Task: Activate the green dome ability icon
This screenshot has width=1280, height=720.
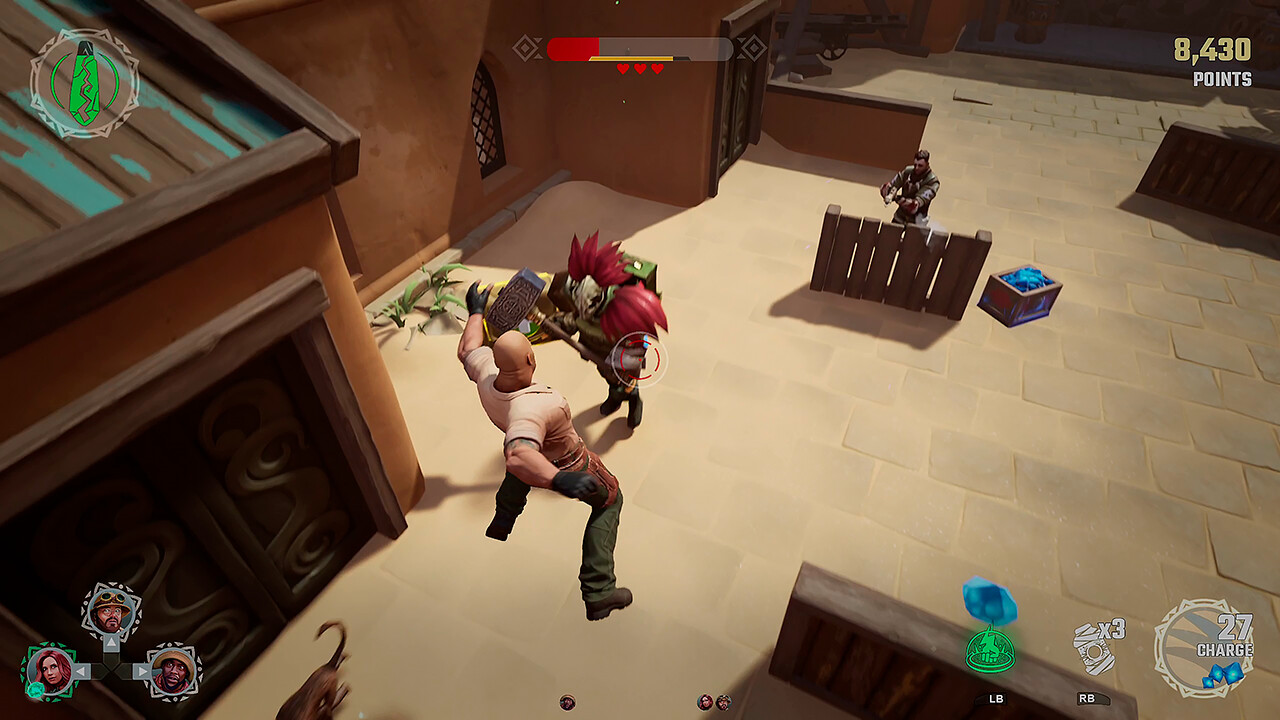Action: [989, 649]
